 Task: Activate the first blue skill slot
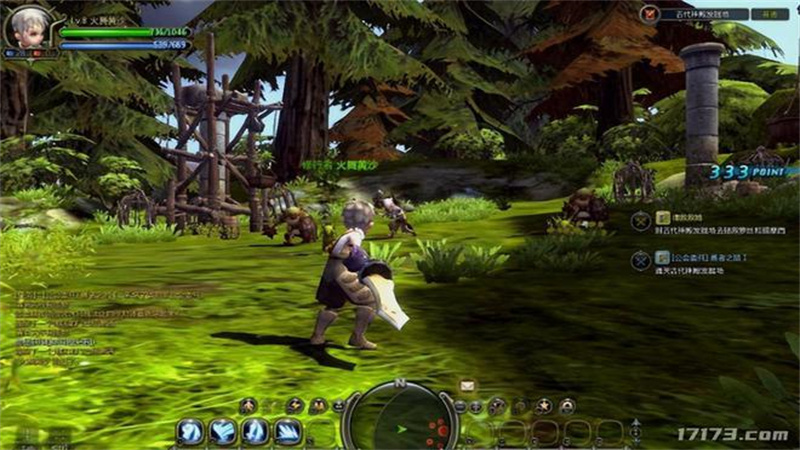click(191, 432)
